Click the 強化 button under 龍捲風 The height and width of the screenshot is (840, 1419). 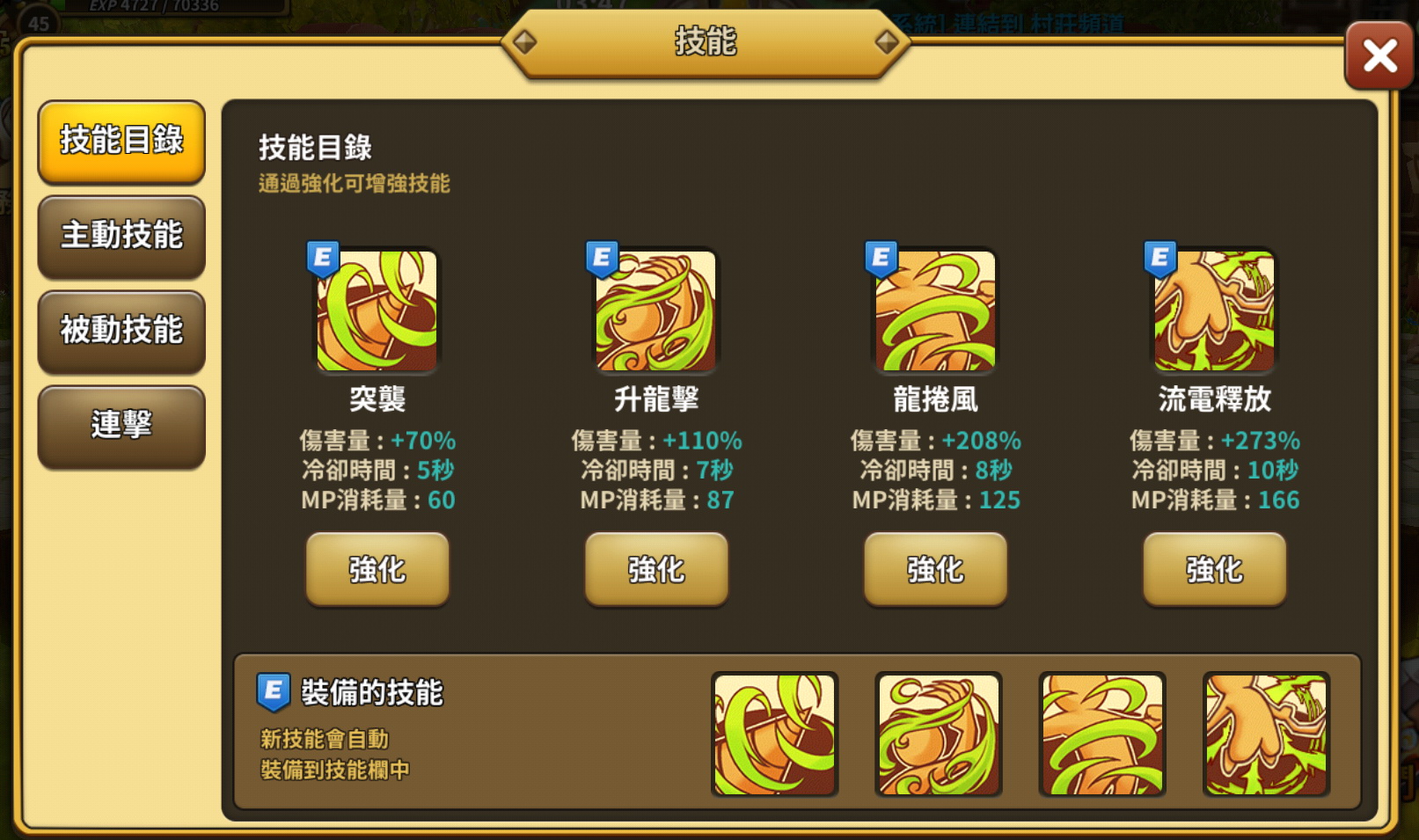934,570
